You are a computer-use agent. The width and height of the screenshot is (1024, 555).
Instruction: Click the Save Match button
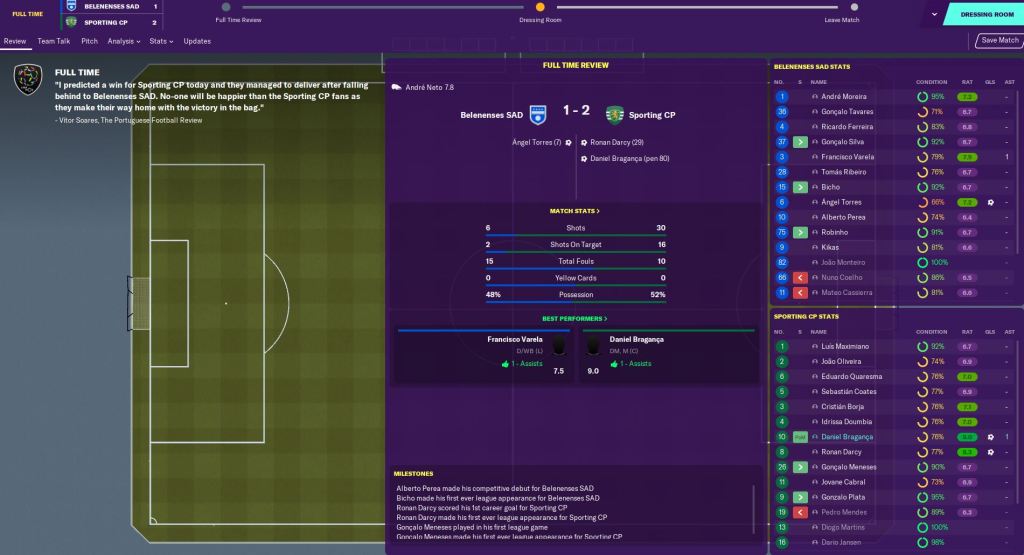[999, 41]
